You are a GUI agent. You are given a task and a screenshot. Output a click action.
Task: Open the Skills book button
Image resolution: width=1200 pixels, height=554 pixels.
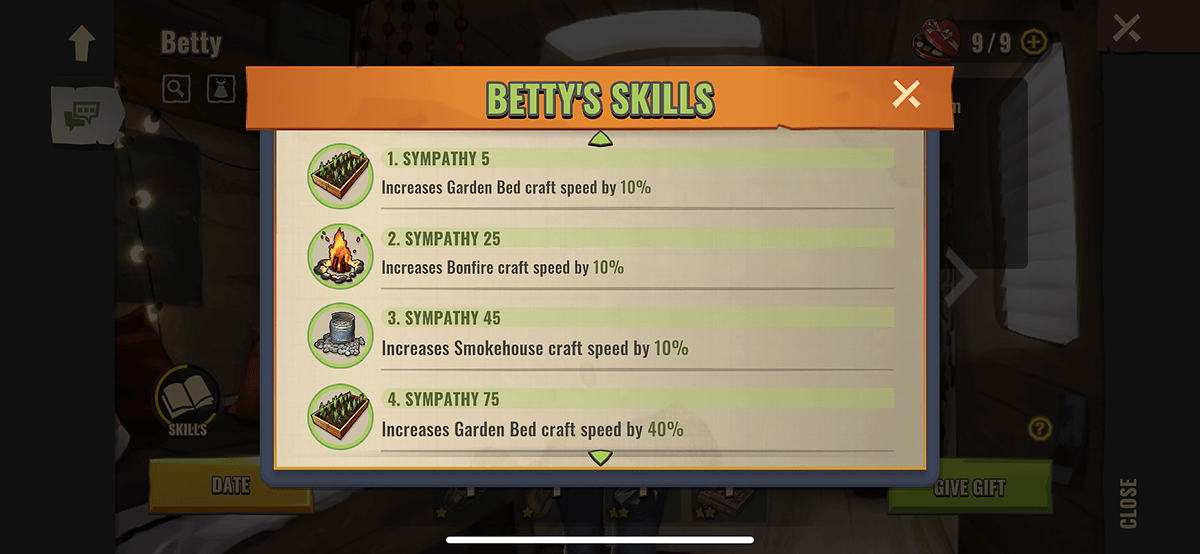coord(186,402)
